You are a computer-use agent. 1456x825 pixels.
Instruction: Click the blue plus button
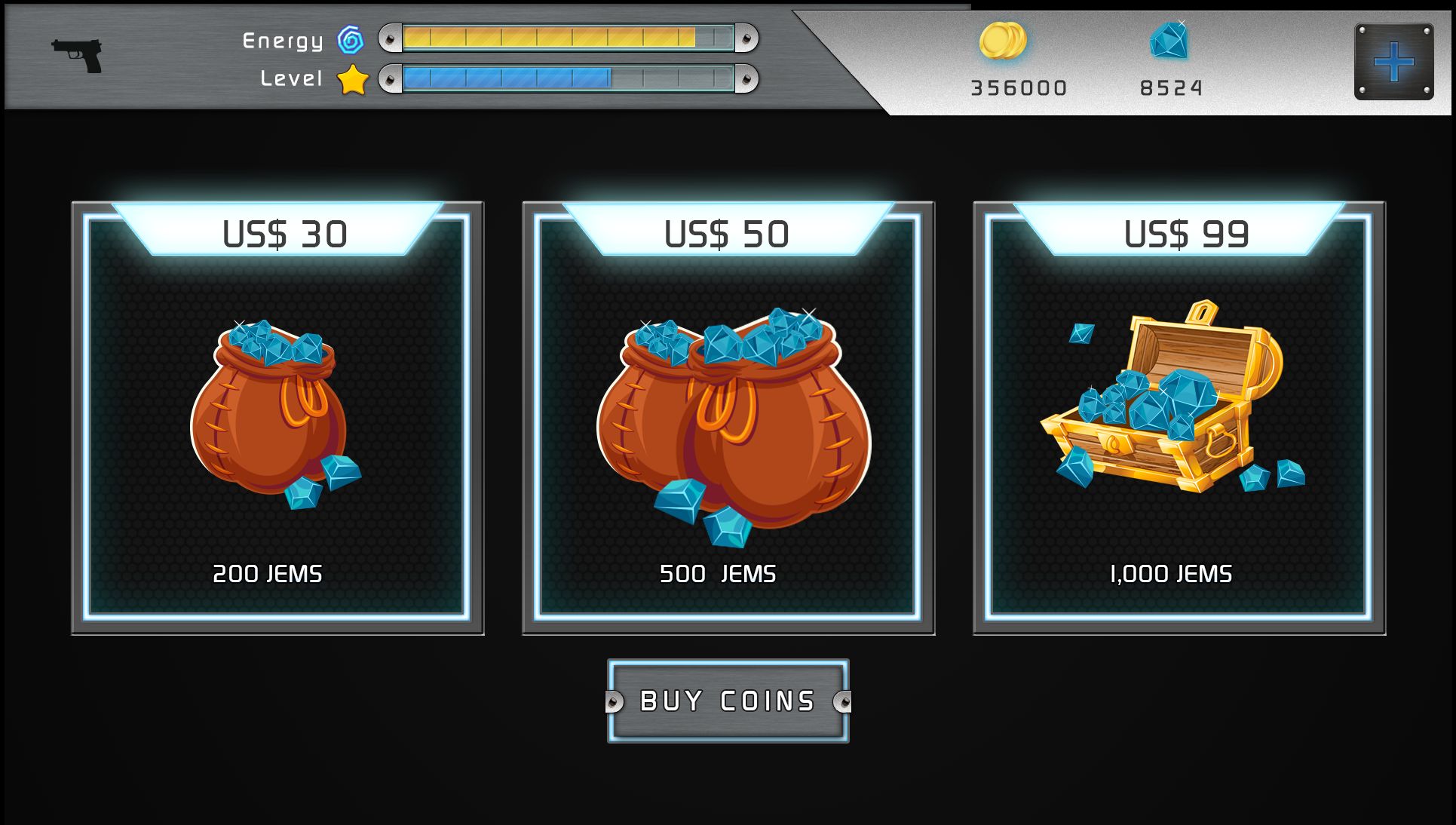pos(1393,62)
